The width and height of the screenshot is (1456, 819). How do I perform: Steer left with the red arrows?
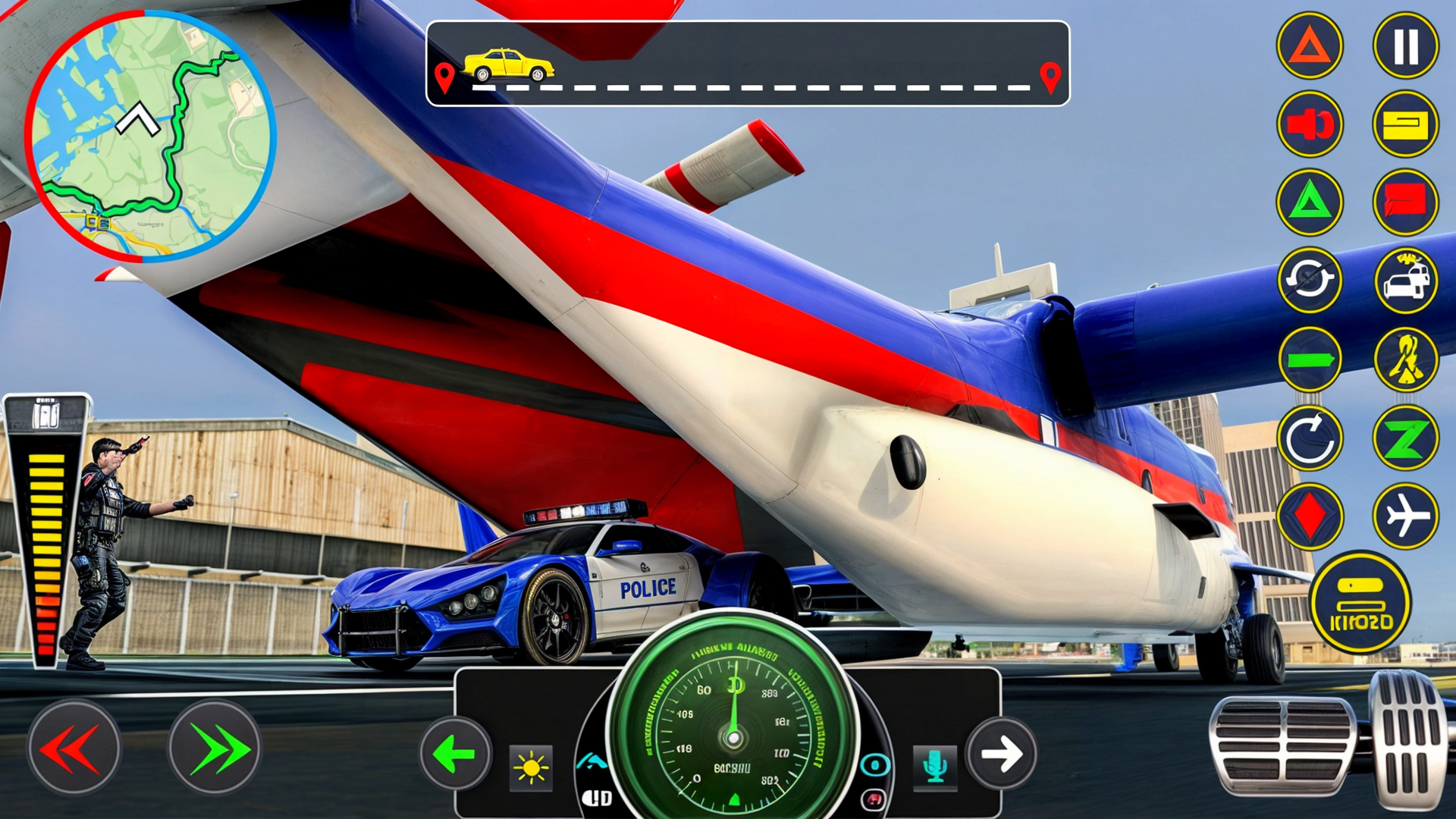(x=76, y=747)
